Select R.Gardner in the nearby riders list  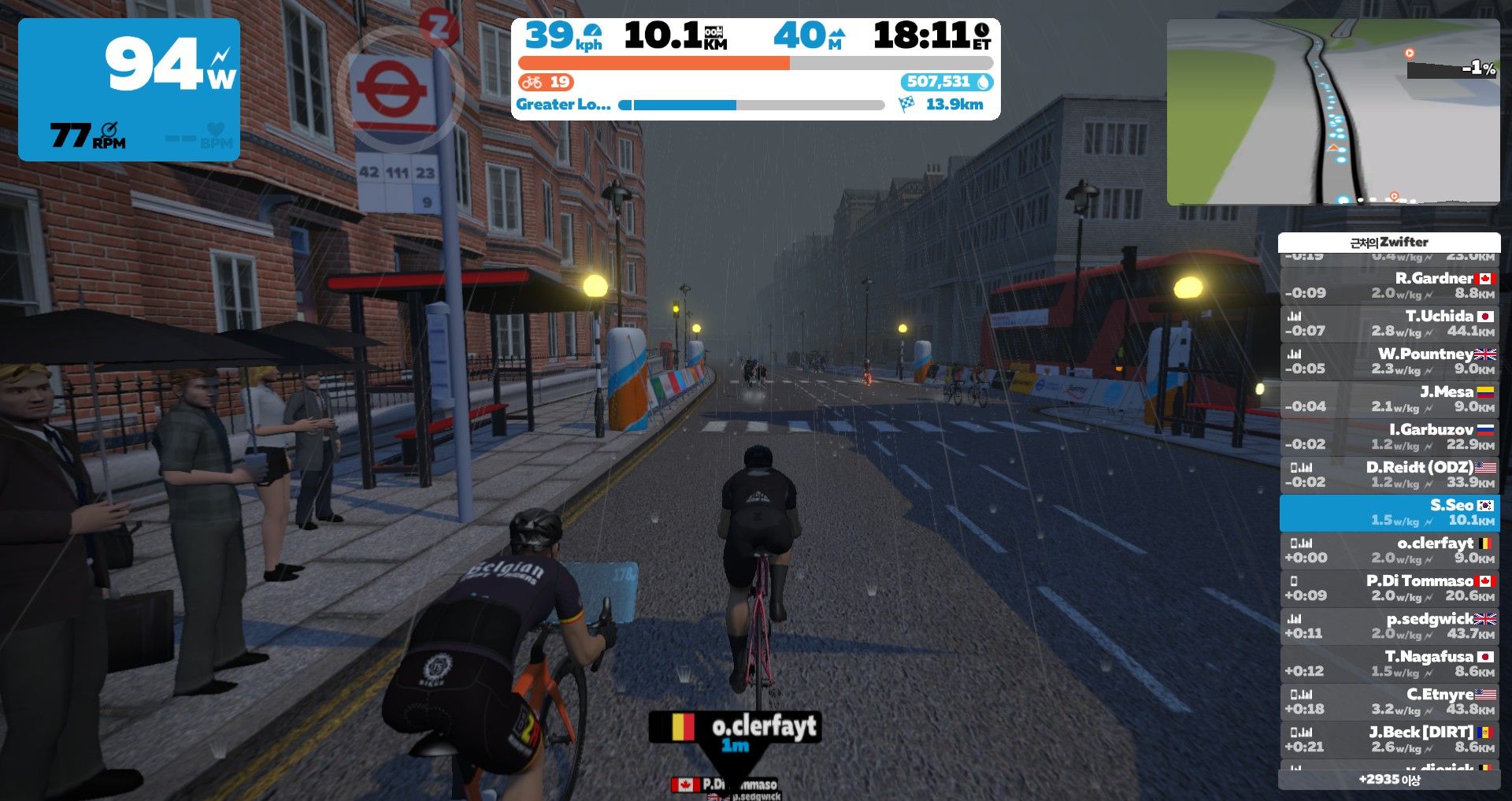[x=1389, y=285]
